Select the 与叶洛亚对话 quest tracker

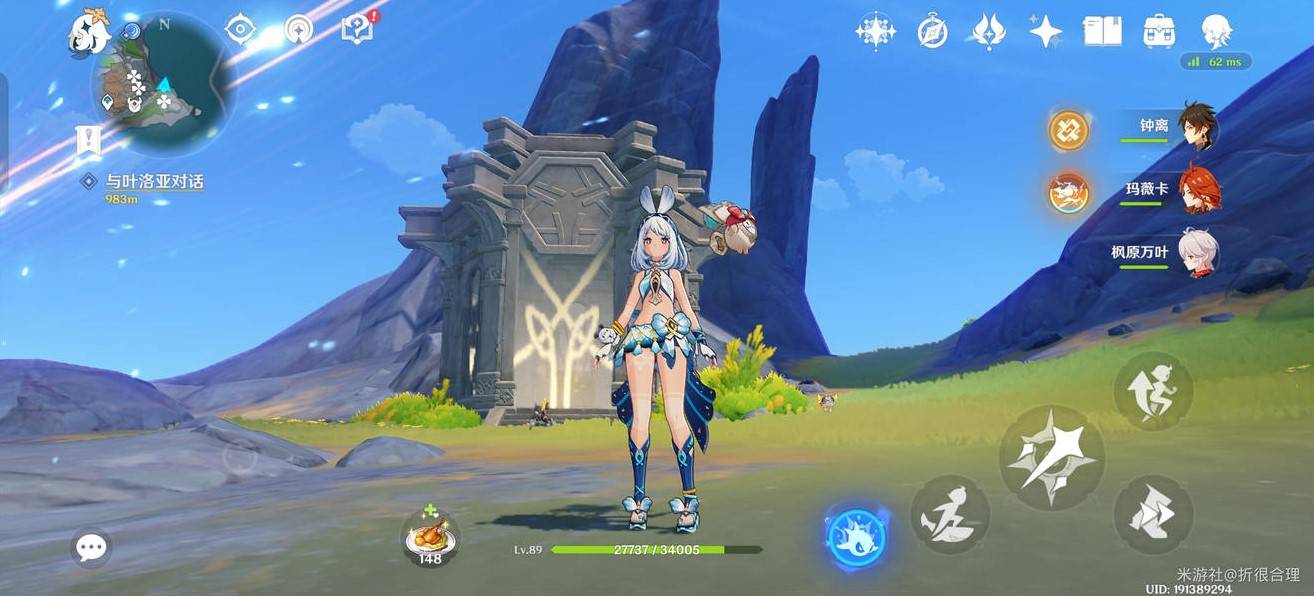154,182
